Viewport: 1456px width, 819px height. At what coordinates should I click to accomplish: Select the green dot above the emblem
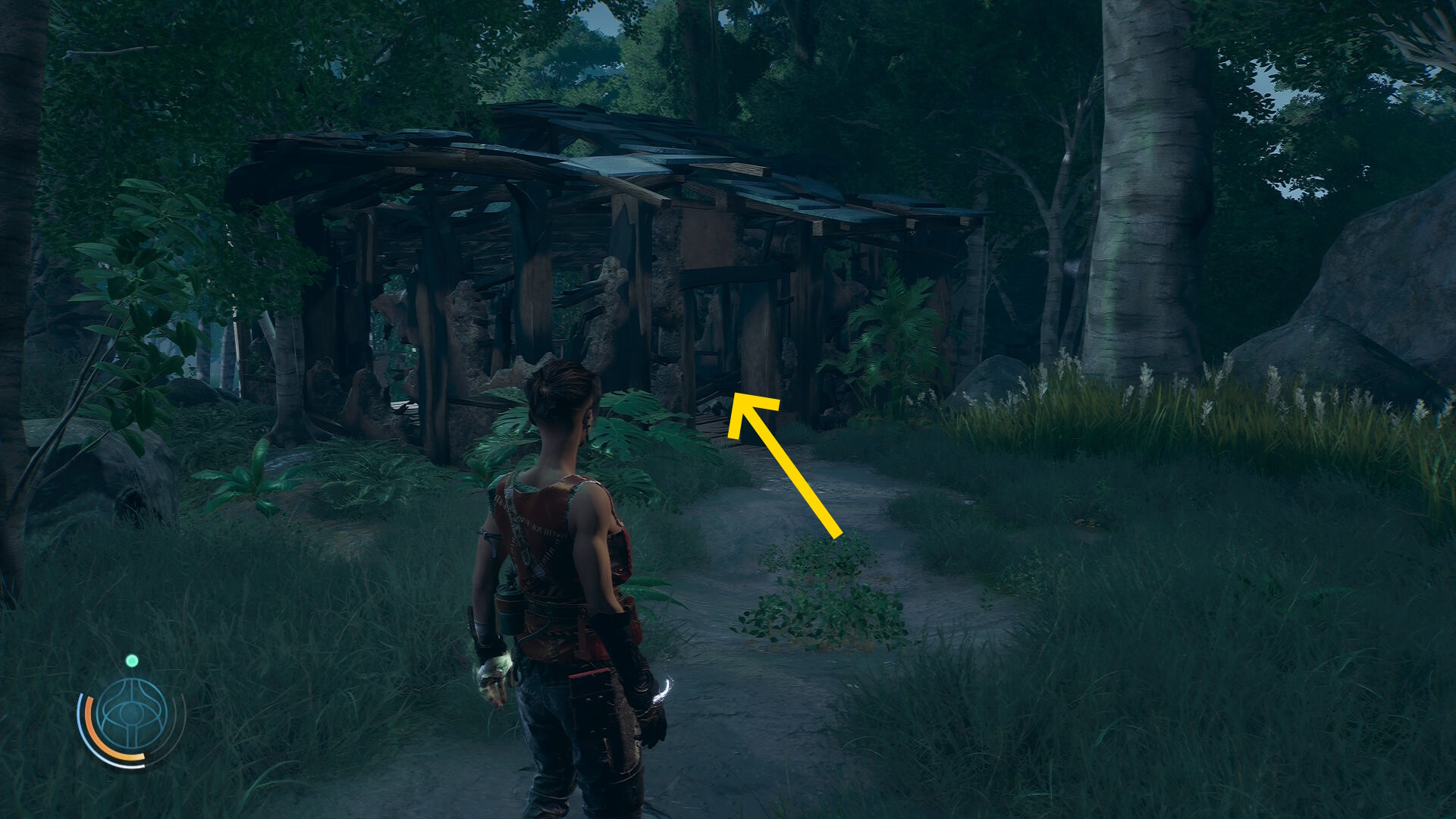[x=132, y=661]
